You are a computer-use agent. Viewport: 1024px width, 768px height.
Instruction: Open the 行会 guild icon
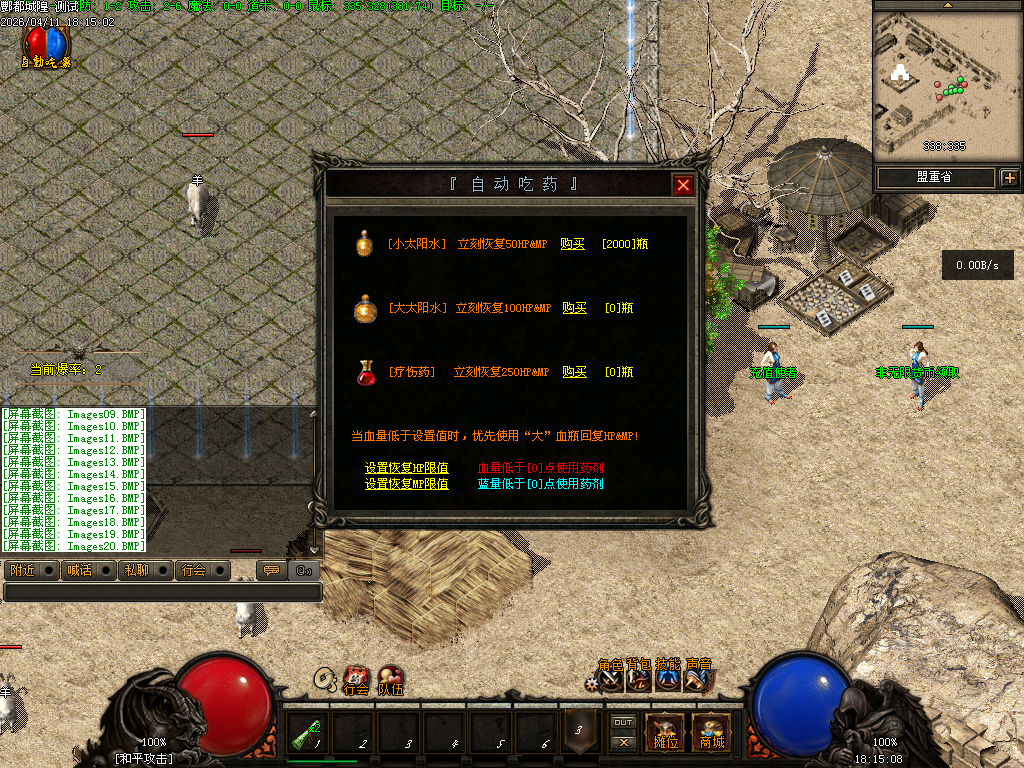(356, 680)
